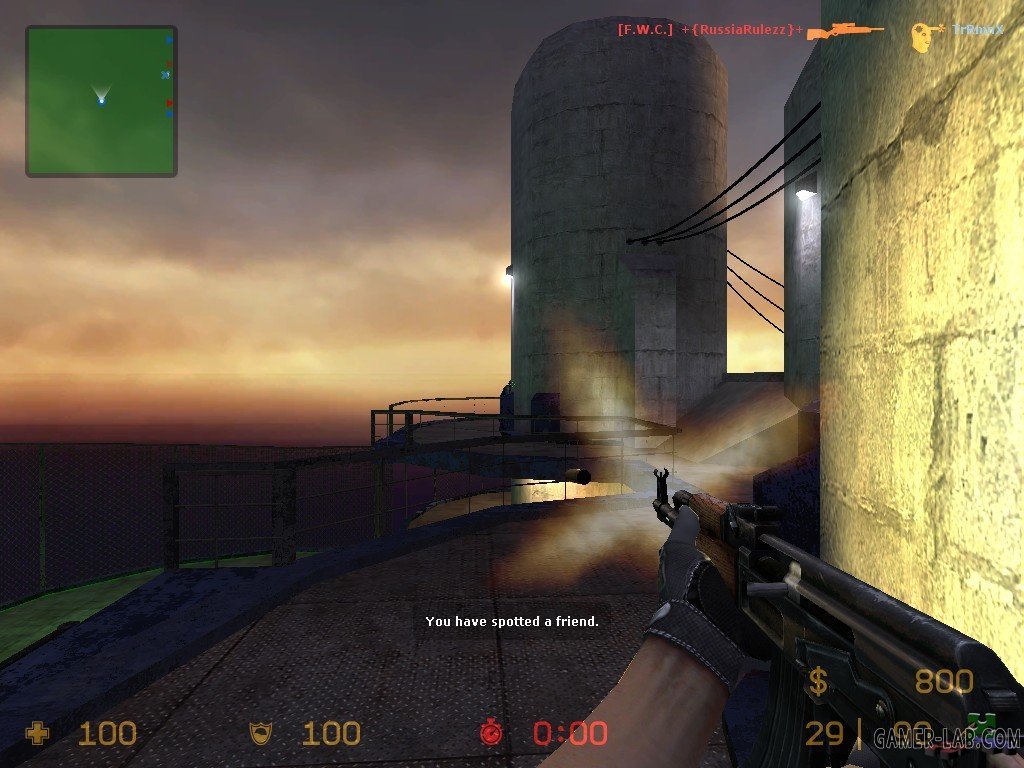1024x768 pixels.
Task: Click the armor shield icon
Action: pyautogui.click(x=260, y=734)
